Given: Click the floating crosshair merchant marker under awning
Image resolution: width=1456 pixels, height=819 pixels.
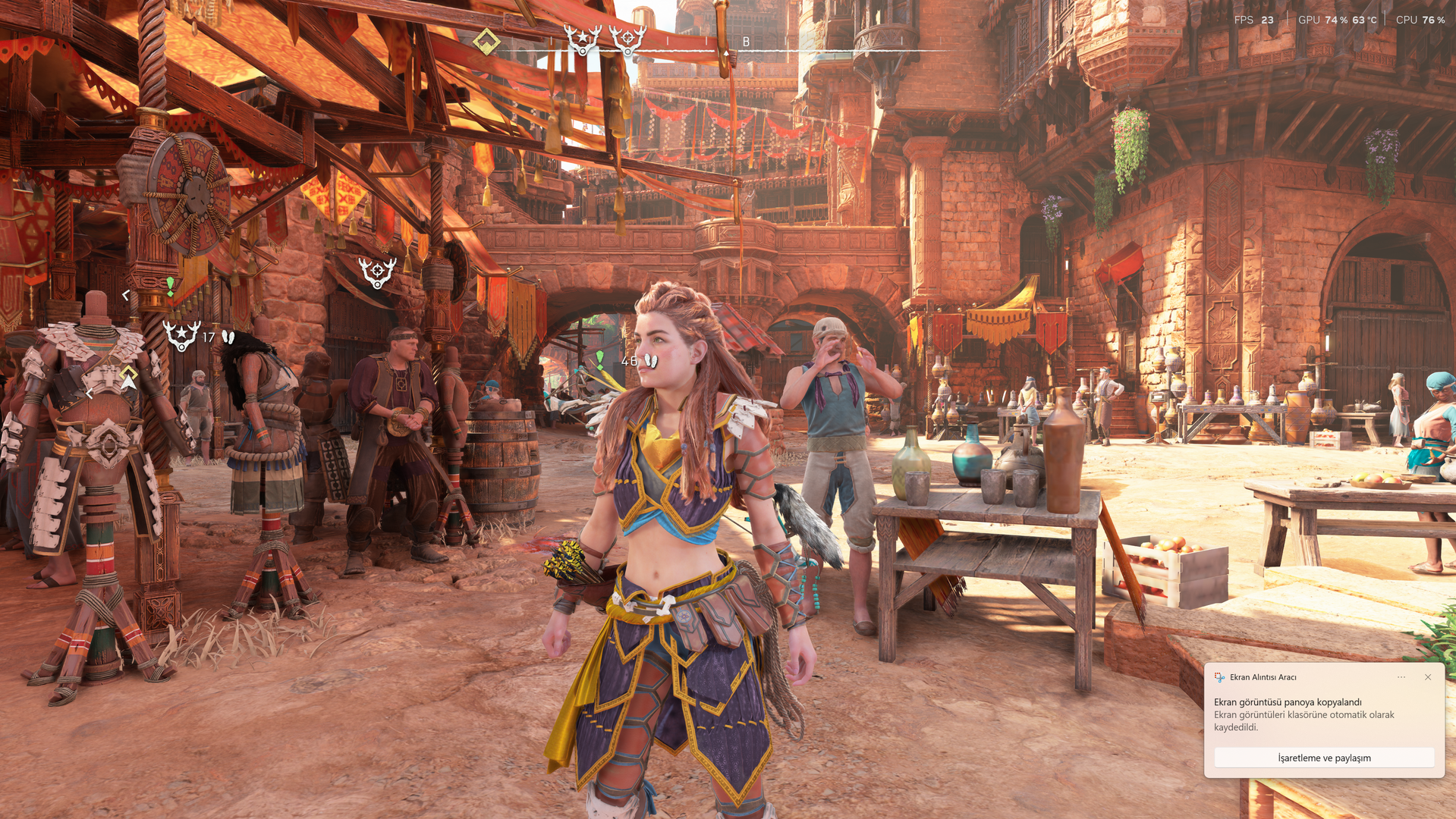Looking at the screenshot, I should [377, 271].
